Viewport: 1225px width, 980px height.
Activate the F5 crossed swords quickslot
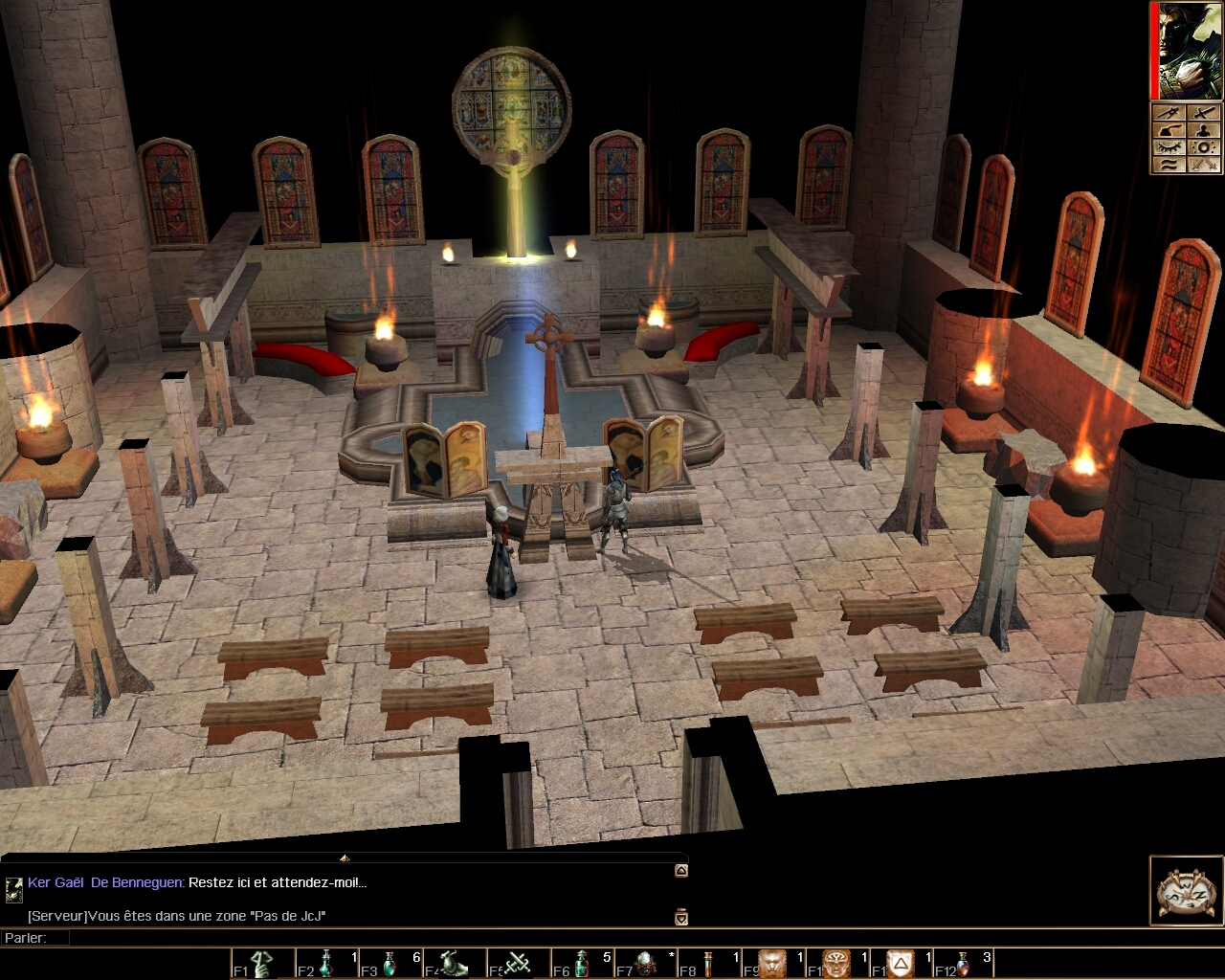click(519, 963)
